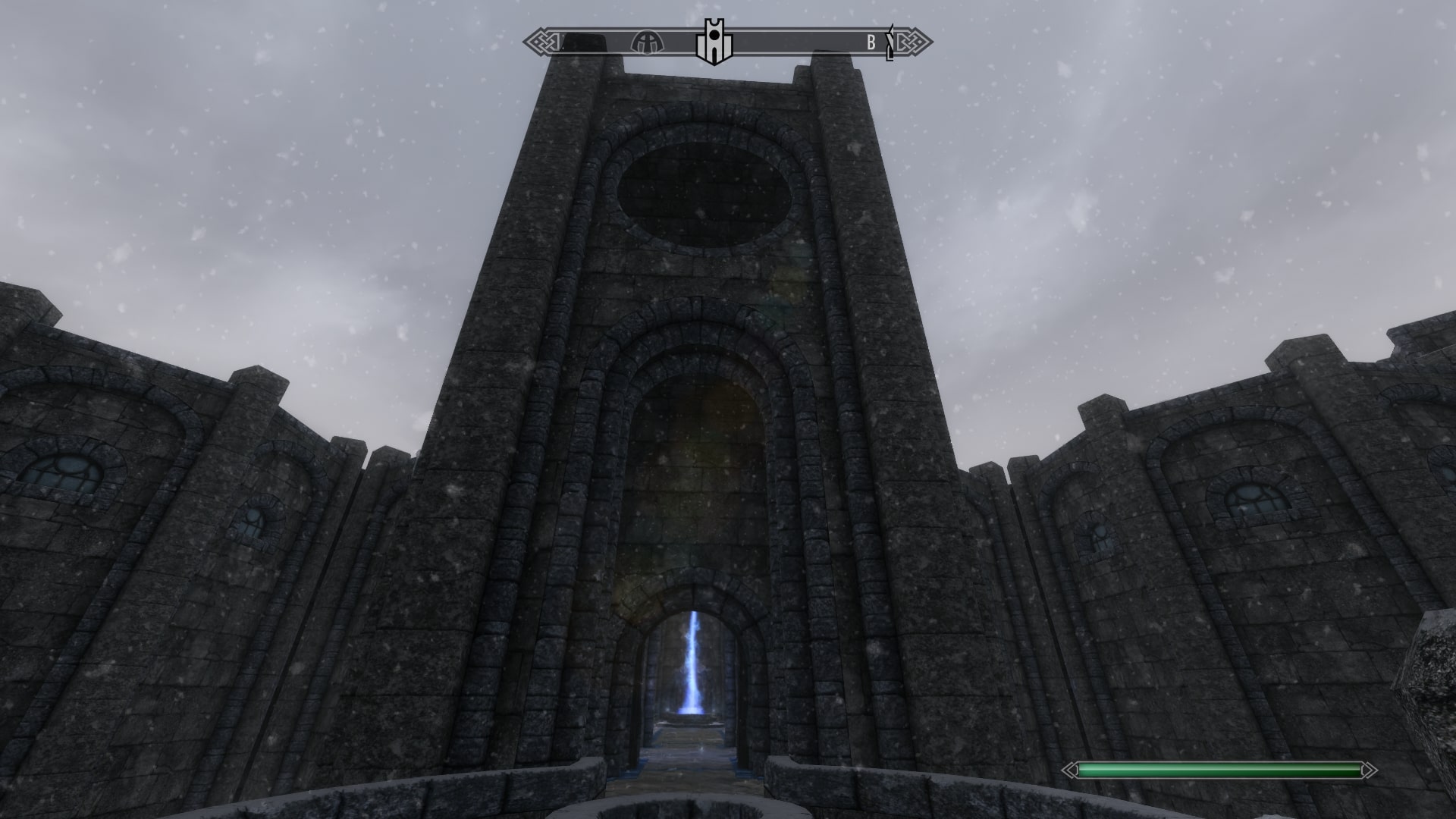The height and width of the screenshot is (819, 1456).
Task: Select the large fort marker on the compass
Action: coord(713,42)
